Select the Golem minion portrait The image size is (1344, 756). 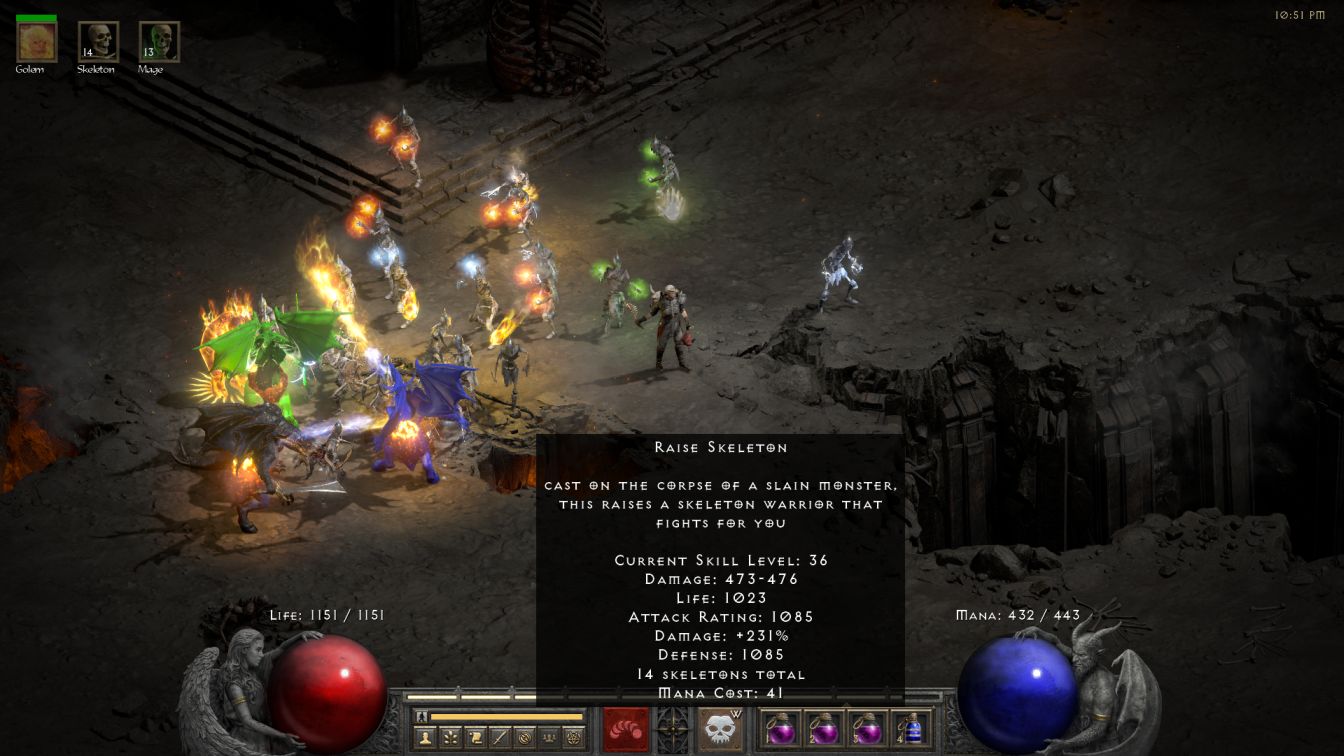(37, 42)
